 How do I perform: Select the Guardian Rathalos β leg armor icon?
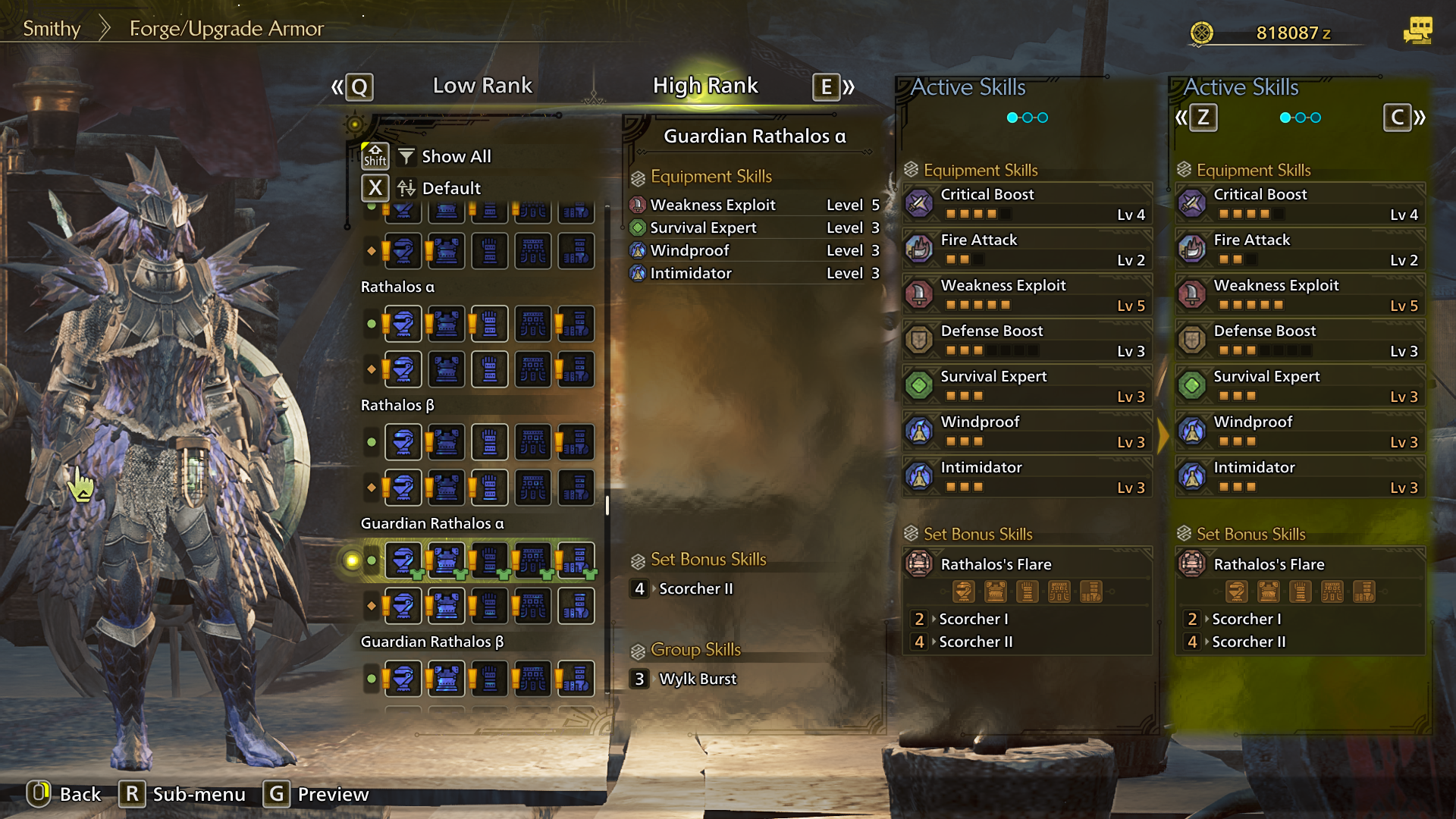pyautogui.click(x=576, y=678)
